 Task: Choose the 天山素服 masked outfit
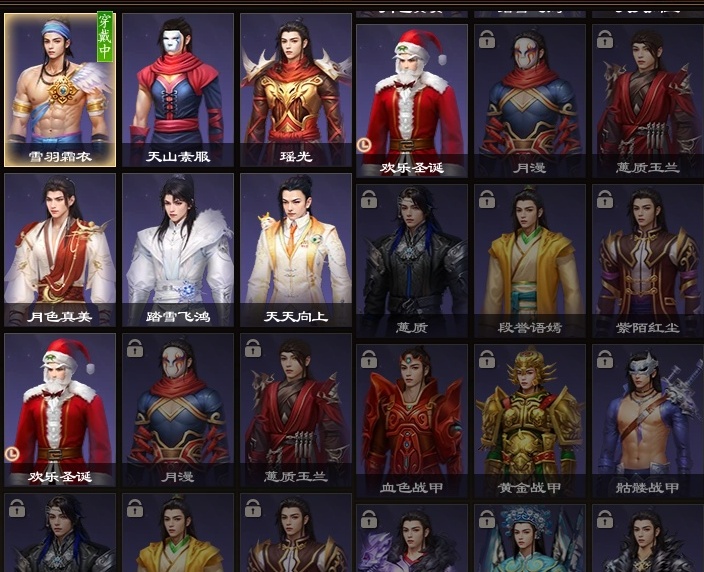coord(178,89)
